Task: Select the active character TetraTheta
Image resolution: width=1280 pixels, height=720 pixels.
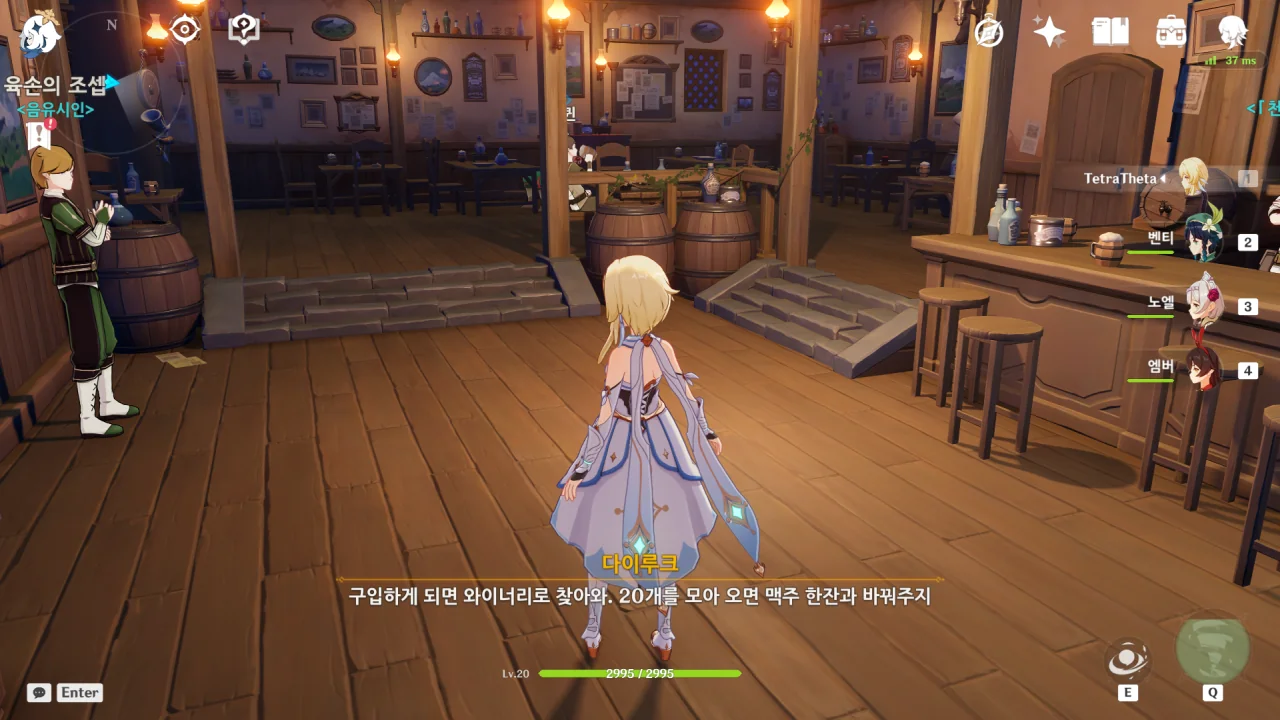Action: pos(1192,178)
